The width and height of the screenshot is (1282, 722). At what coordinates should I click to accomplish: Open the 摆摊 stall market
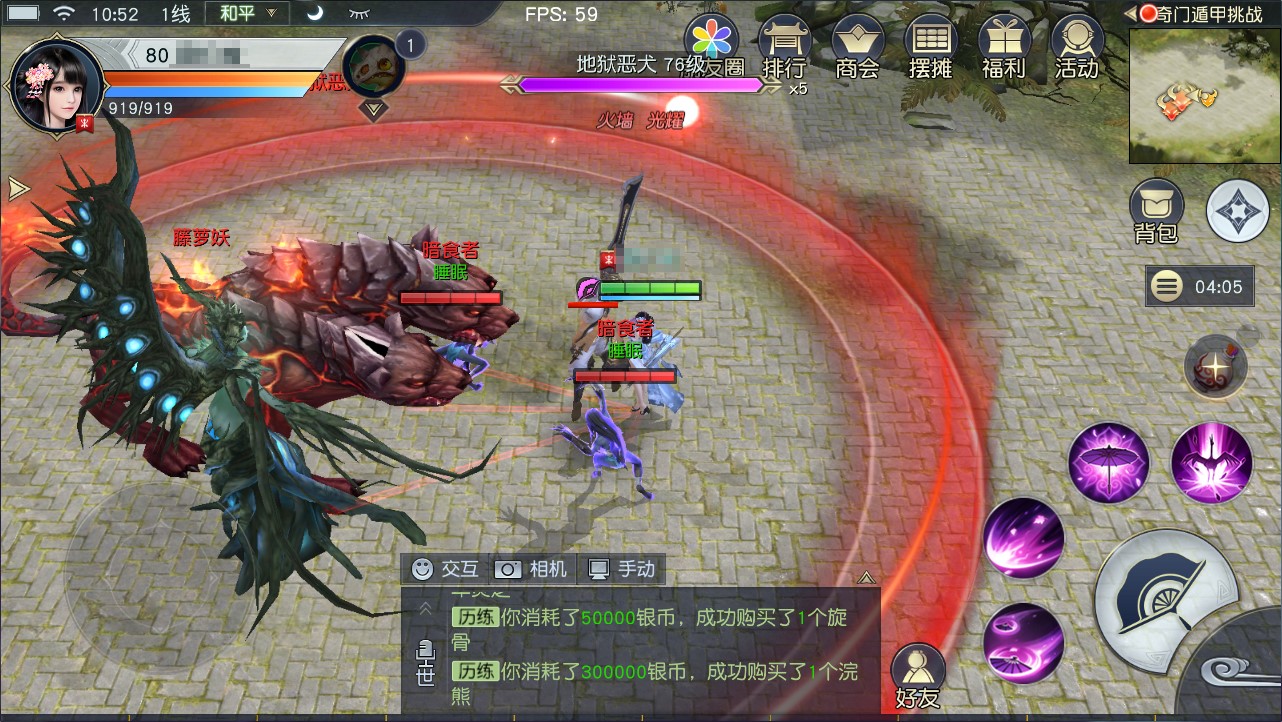(x=930, y=48)
